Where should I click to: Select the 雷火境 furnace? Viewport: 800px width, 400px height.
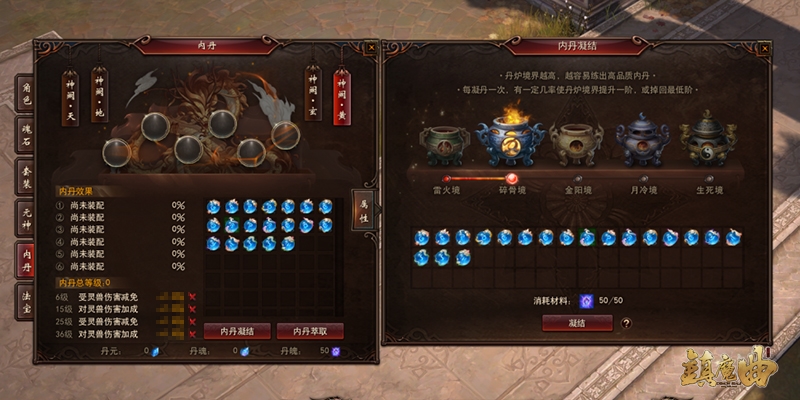click(444, 145)
